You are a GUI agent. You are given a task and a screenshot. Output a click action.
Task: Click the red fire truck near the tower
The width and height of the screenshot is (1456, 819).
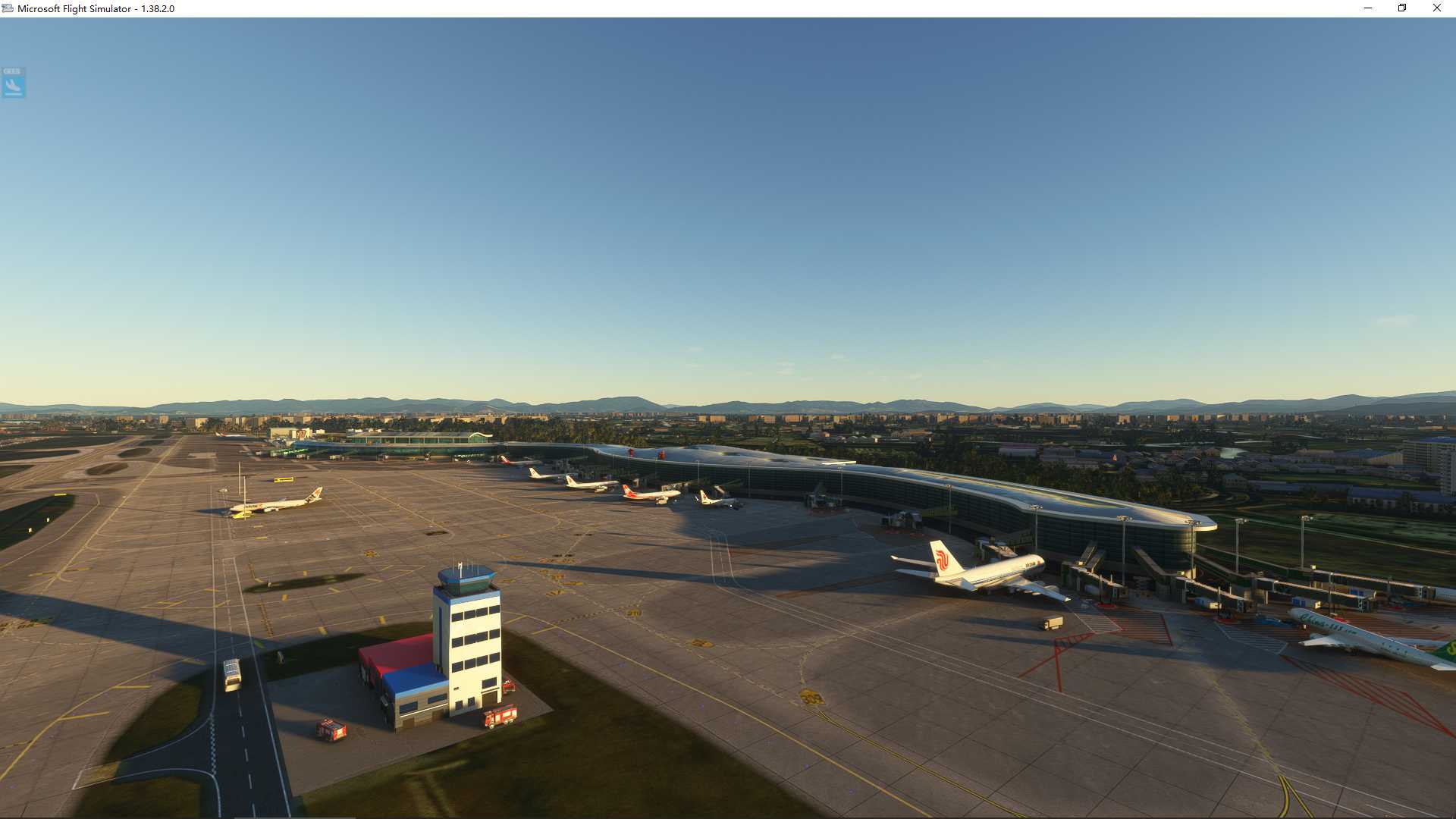(x=500, y=717)
